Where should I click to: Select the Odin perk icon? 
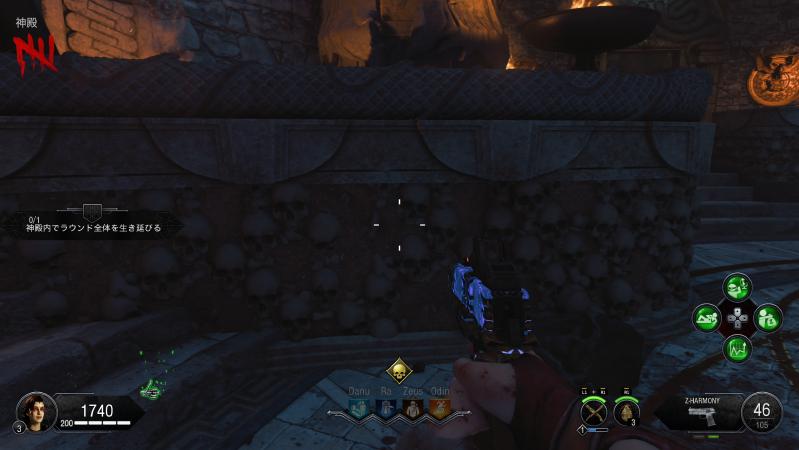(x=438, y=408)
